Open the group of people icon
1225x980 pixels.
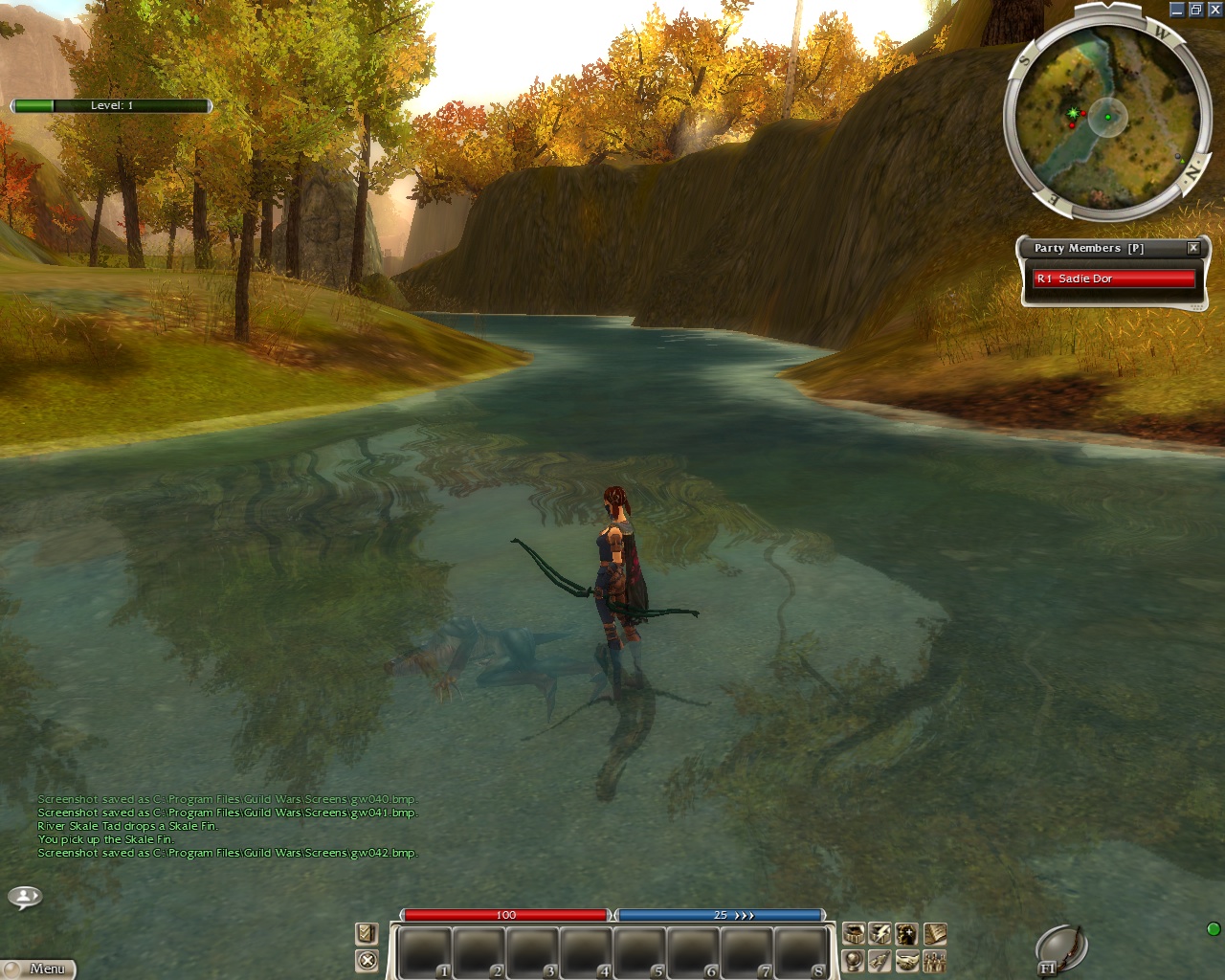tap(934, 960)
